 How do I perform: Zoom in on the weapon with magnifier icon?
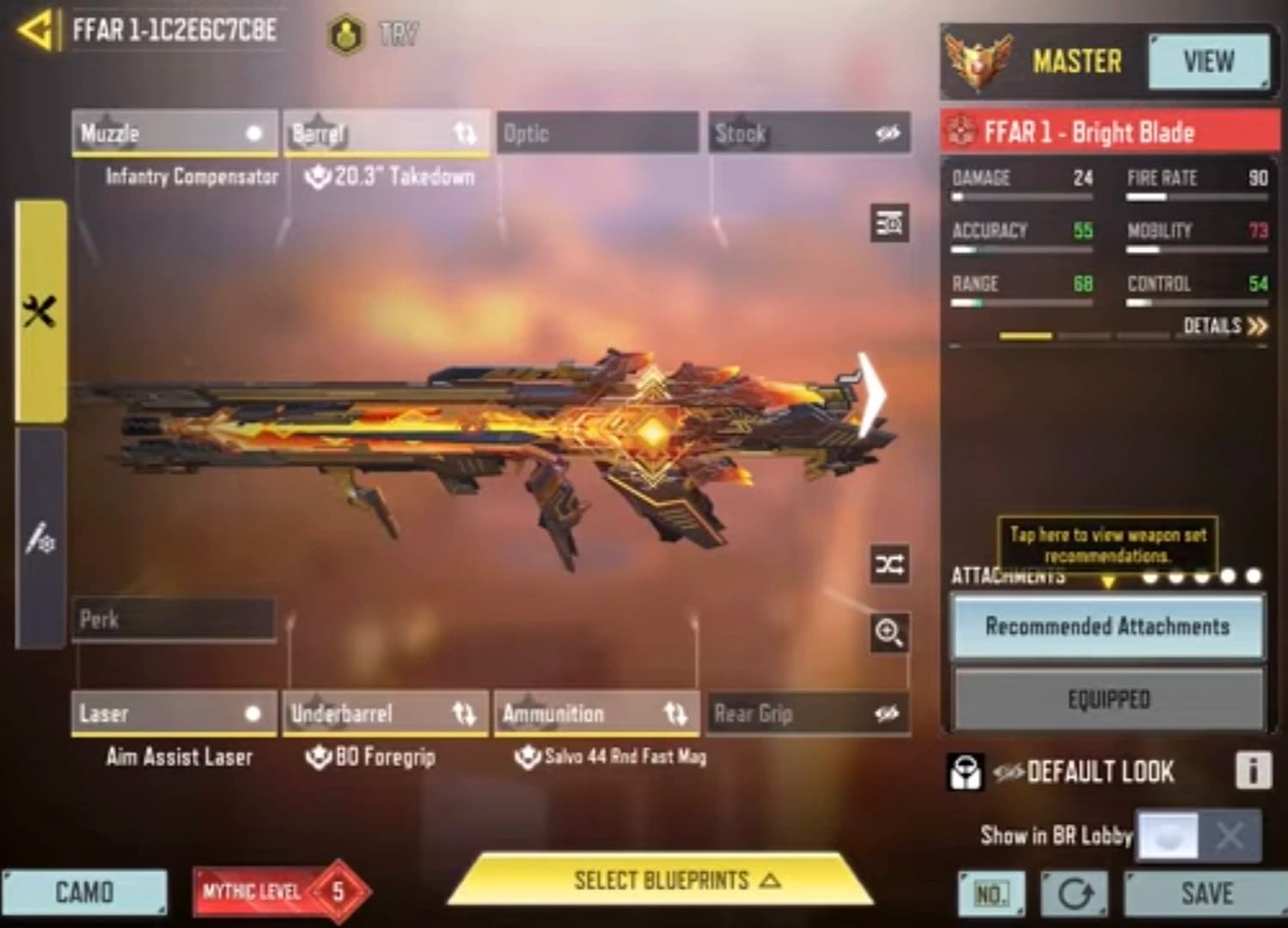tap(889, 633)
